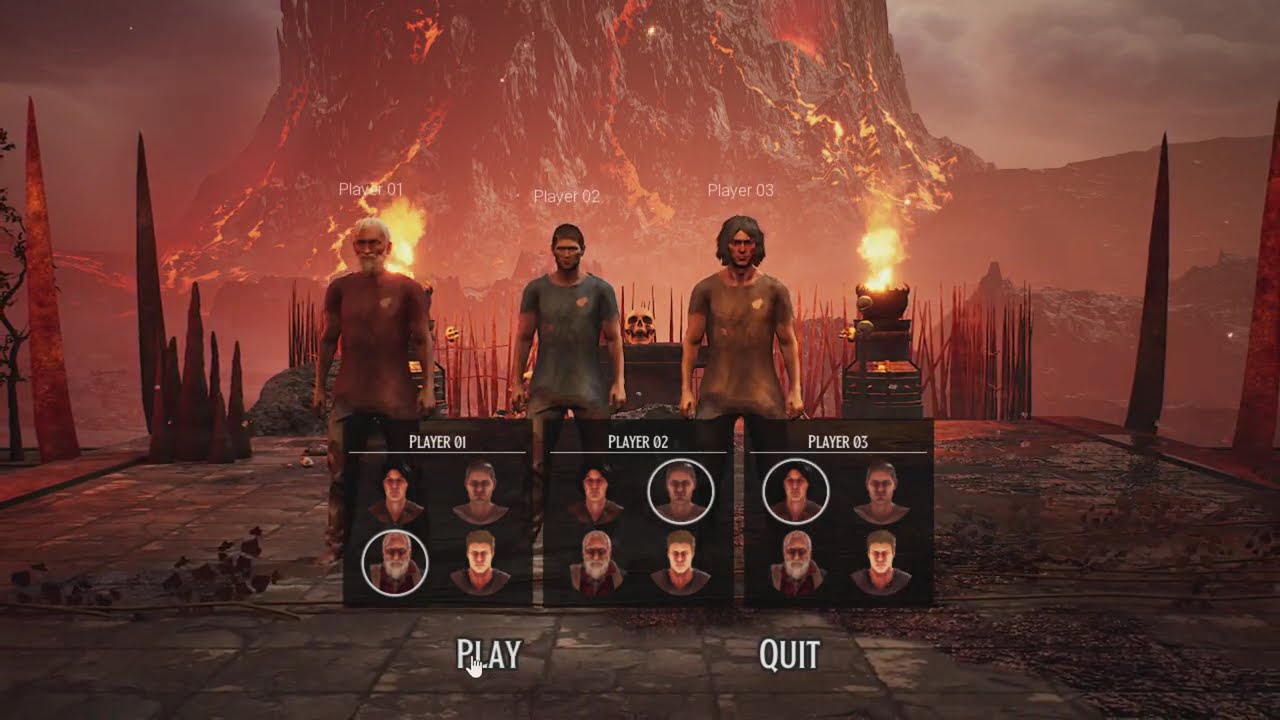Select the short brown-haired portrait for Player 03
The height and width of the screenshot is (720, 1280).
[x=881, y=493]
